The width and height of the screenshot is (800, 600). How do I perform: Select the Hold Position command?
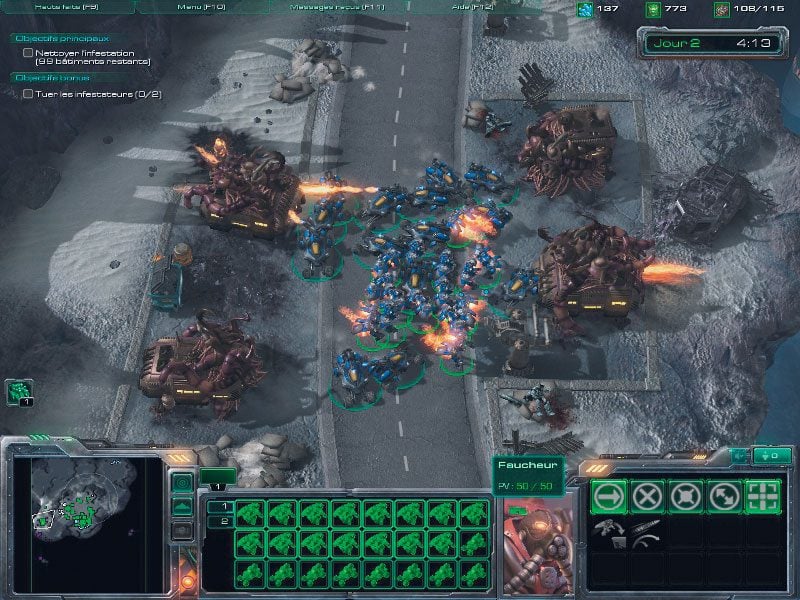point(686,496)
